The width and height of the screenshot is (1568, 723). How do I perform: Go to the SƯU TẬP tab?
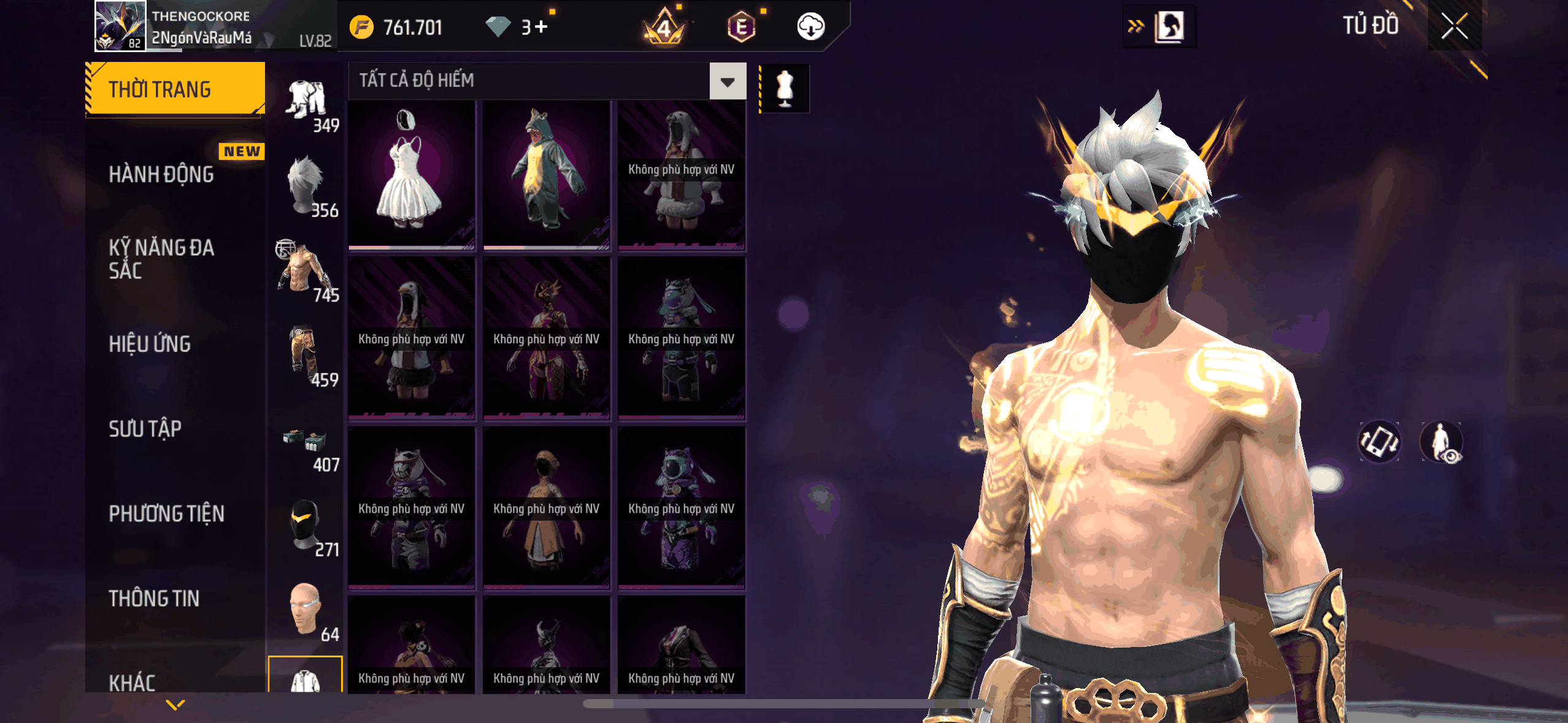click(145, 429)
